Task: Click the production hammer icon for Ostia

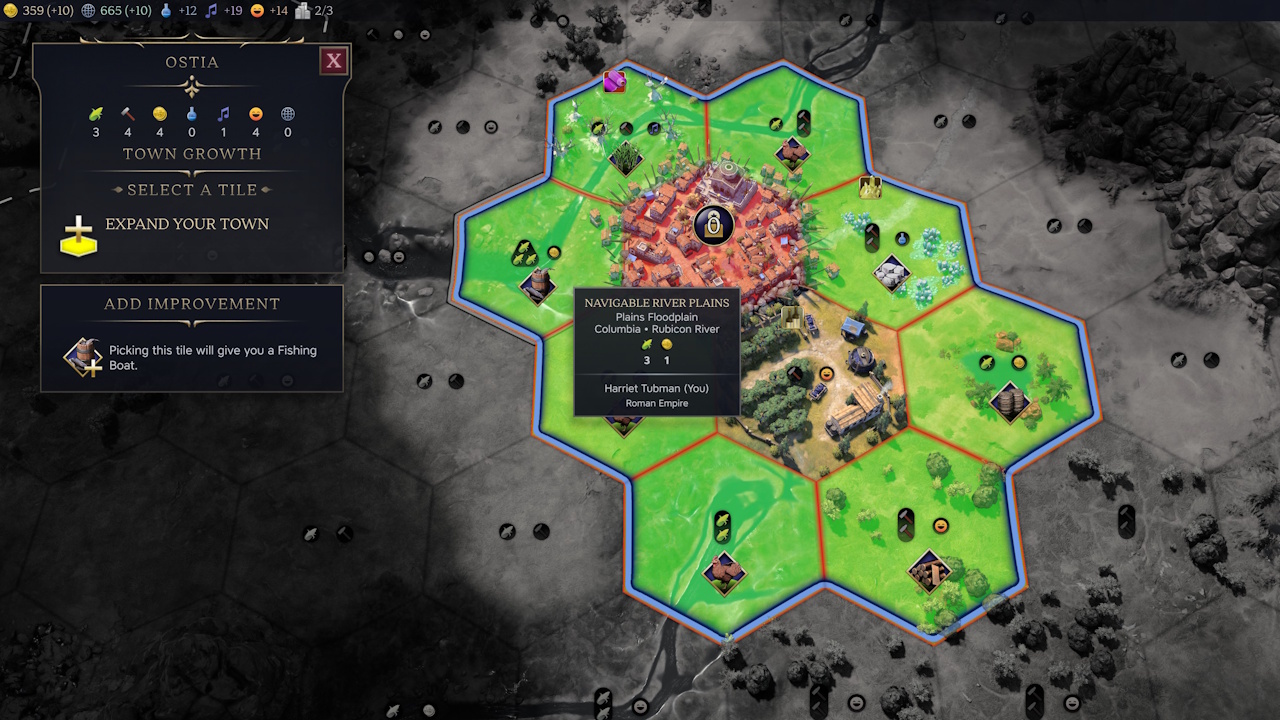Action: [127, 113]
